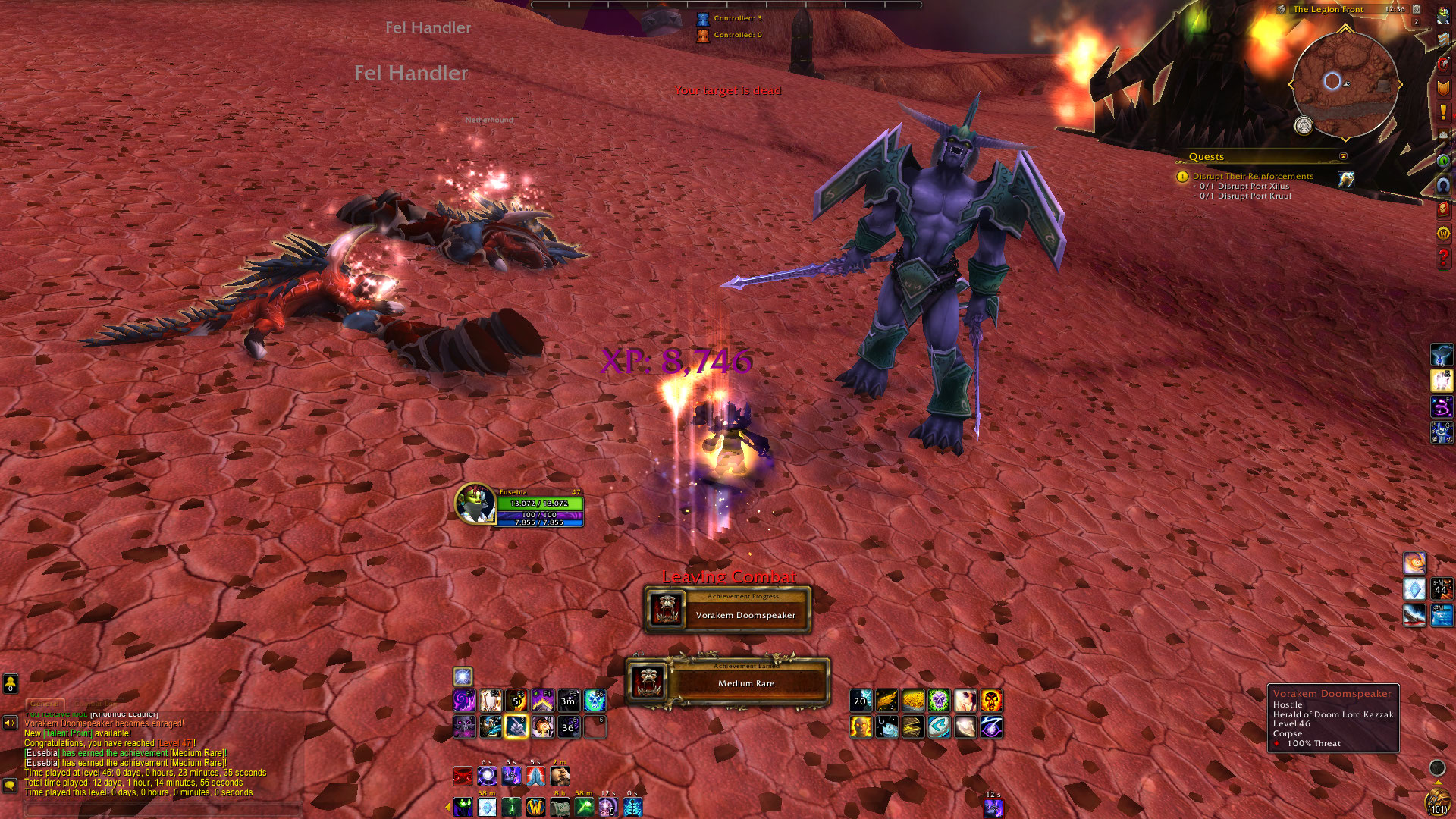Activate the purple swirl F1 ability

tap(464, 700)
